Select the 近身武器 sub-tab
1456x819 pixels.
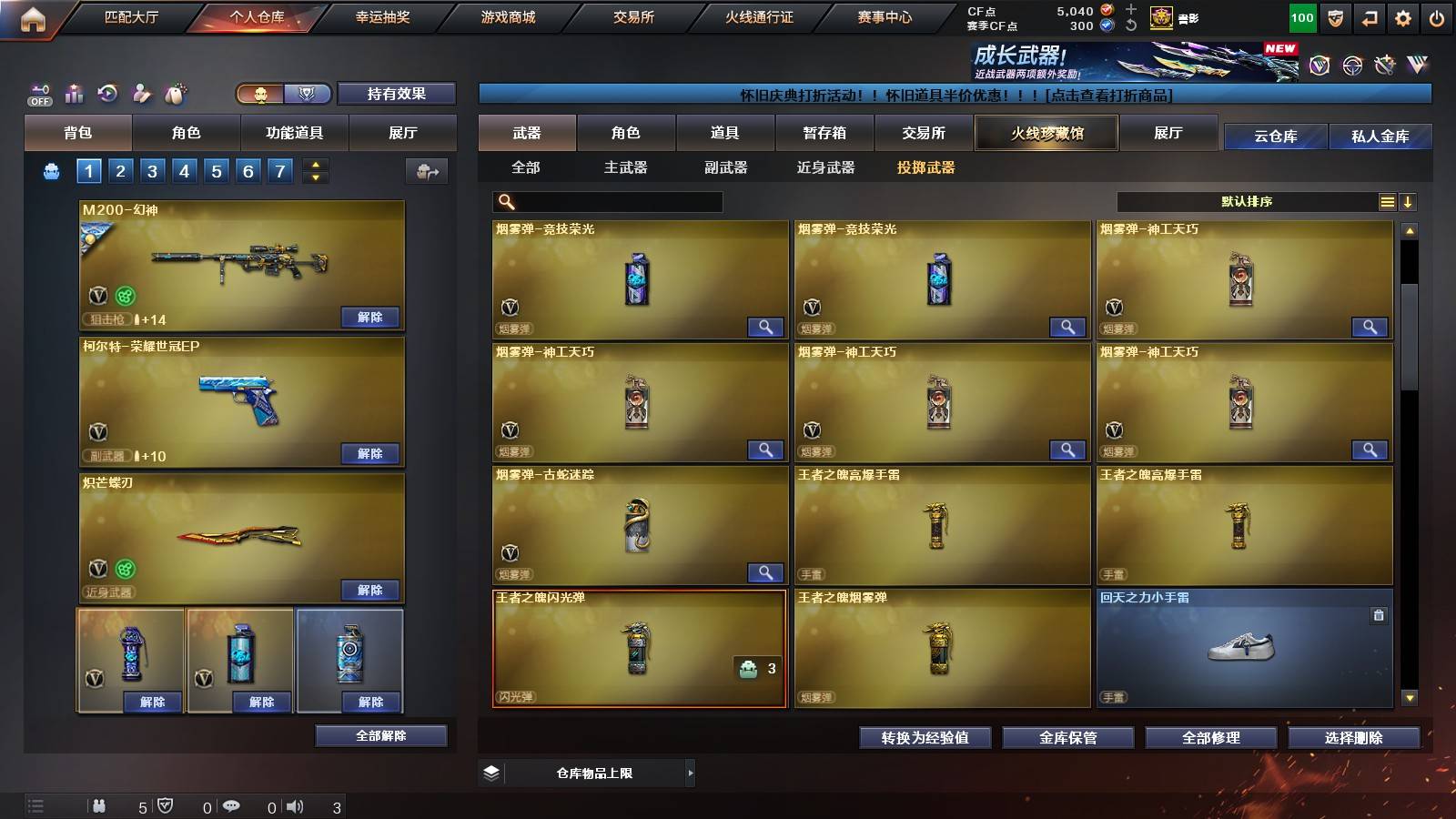point(826,168)
